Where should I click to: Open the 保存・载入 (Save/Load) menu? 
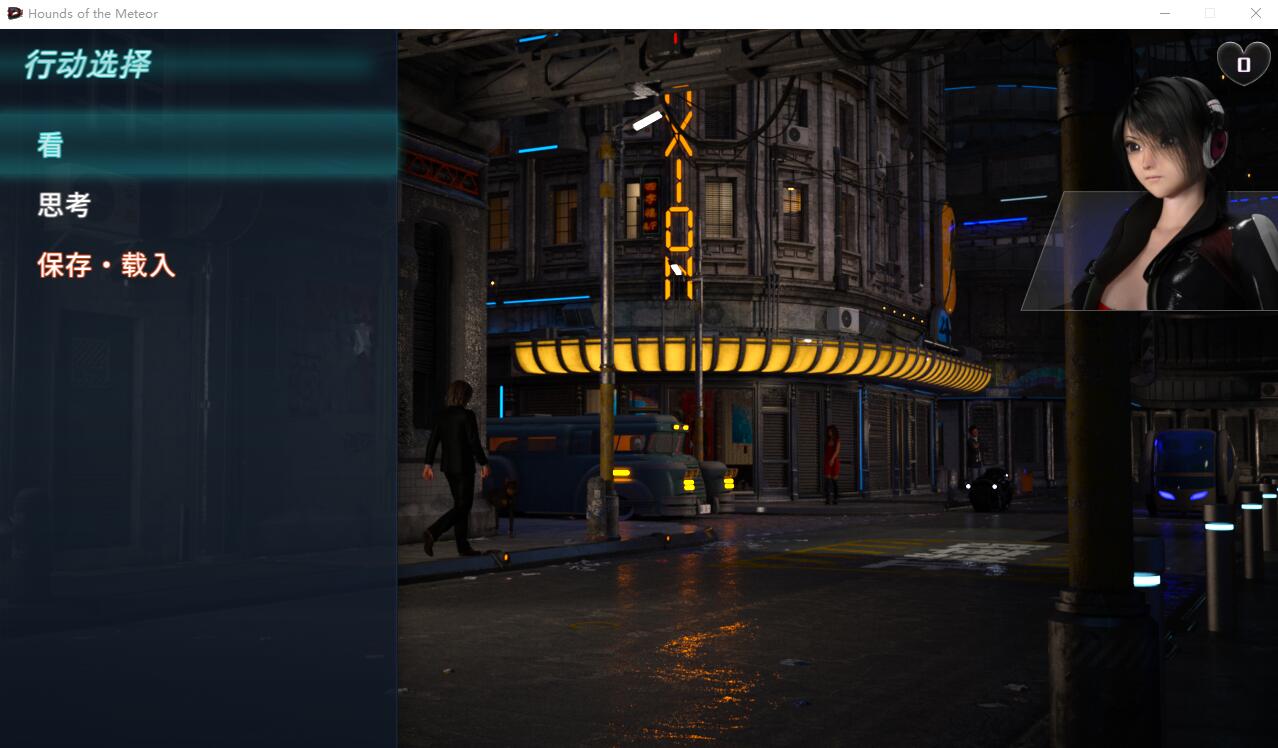(x=106, y=265)
